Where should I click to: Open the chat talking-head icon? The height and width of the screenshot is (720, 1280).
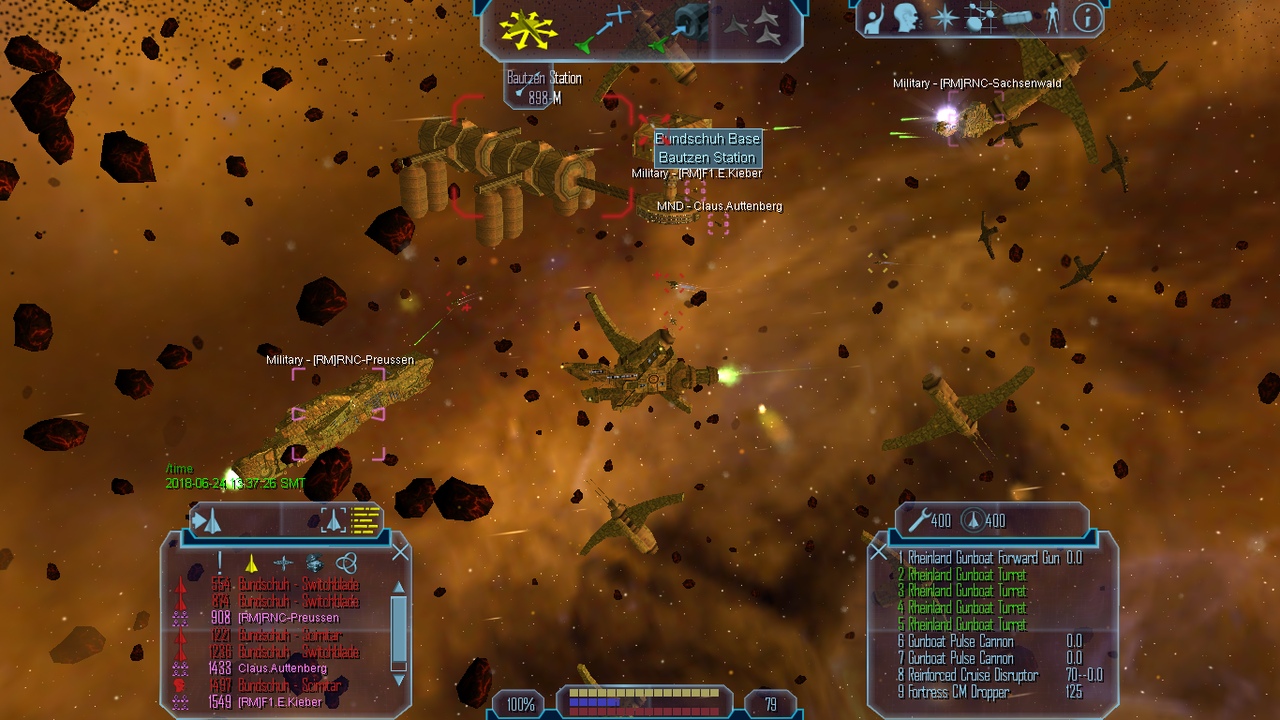(908, 17)
